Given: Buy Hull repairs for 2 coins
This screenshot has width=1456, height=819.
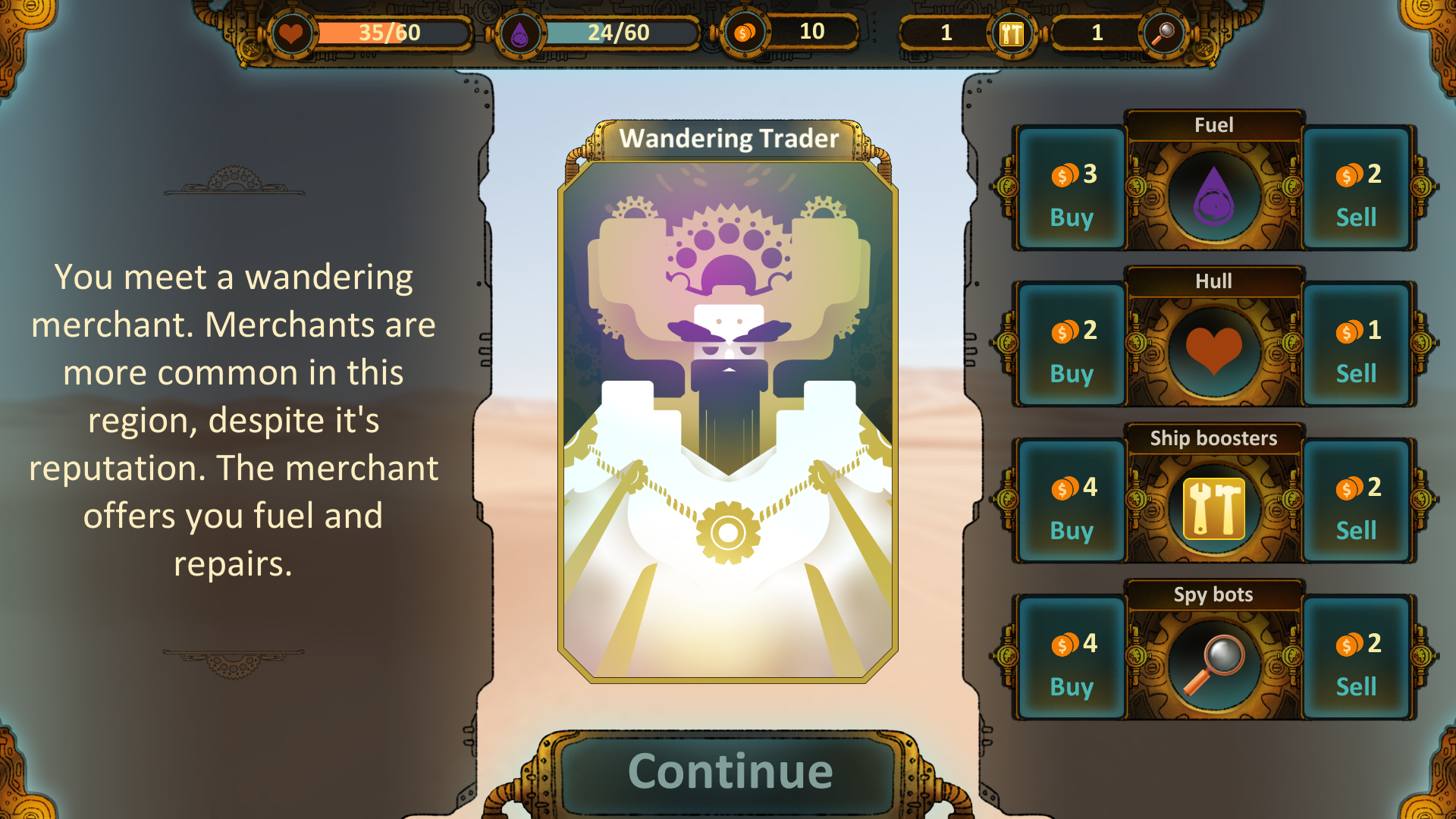Looking at the screenshot, I should [x=1070, y=345].
